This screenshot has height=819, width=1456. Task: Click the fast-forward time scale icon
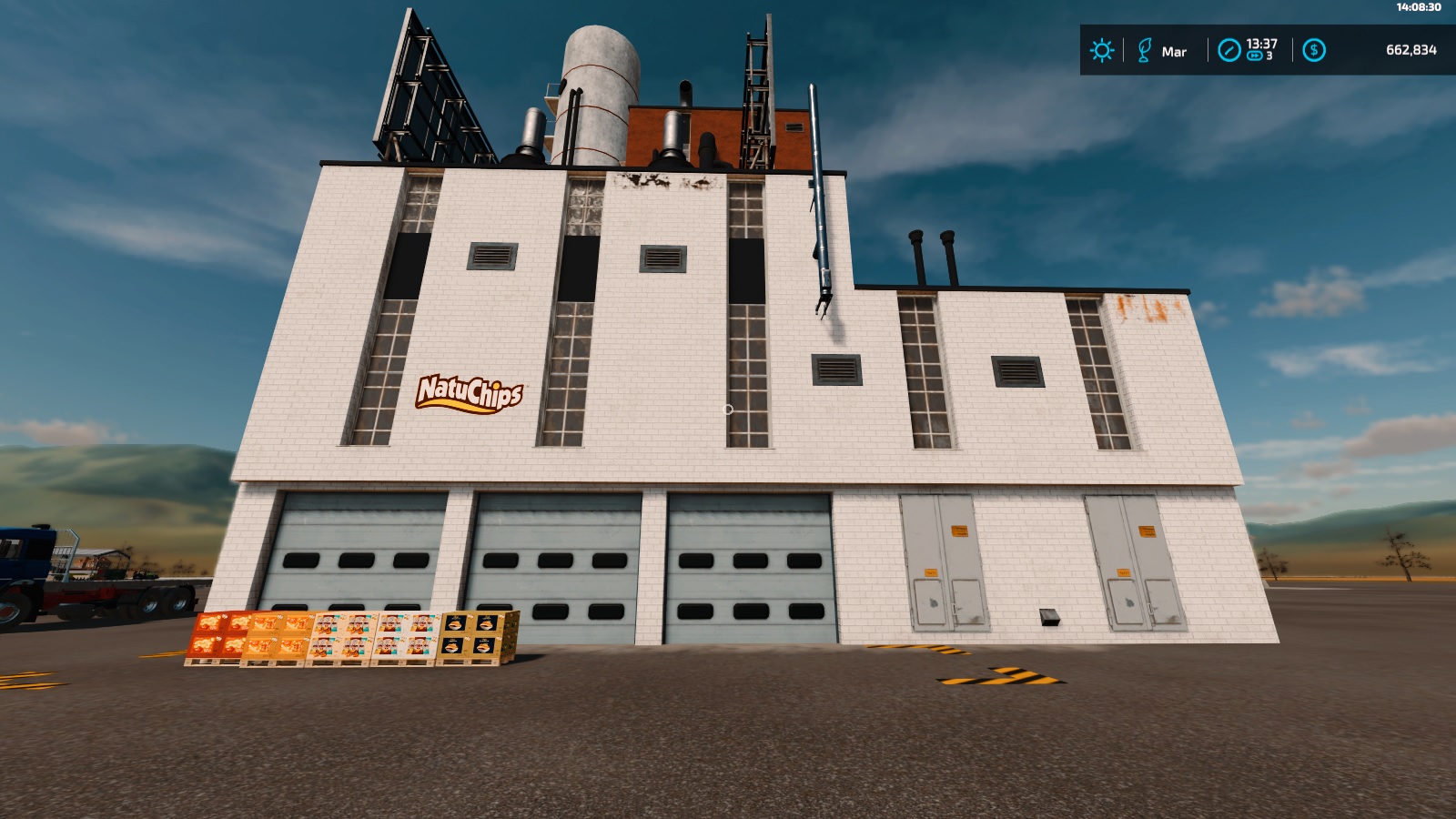pyautogui.click(x=1255, y=56)
